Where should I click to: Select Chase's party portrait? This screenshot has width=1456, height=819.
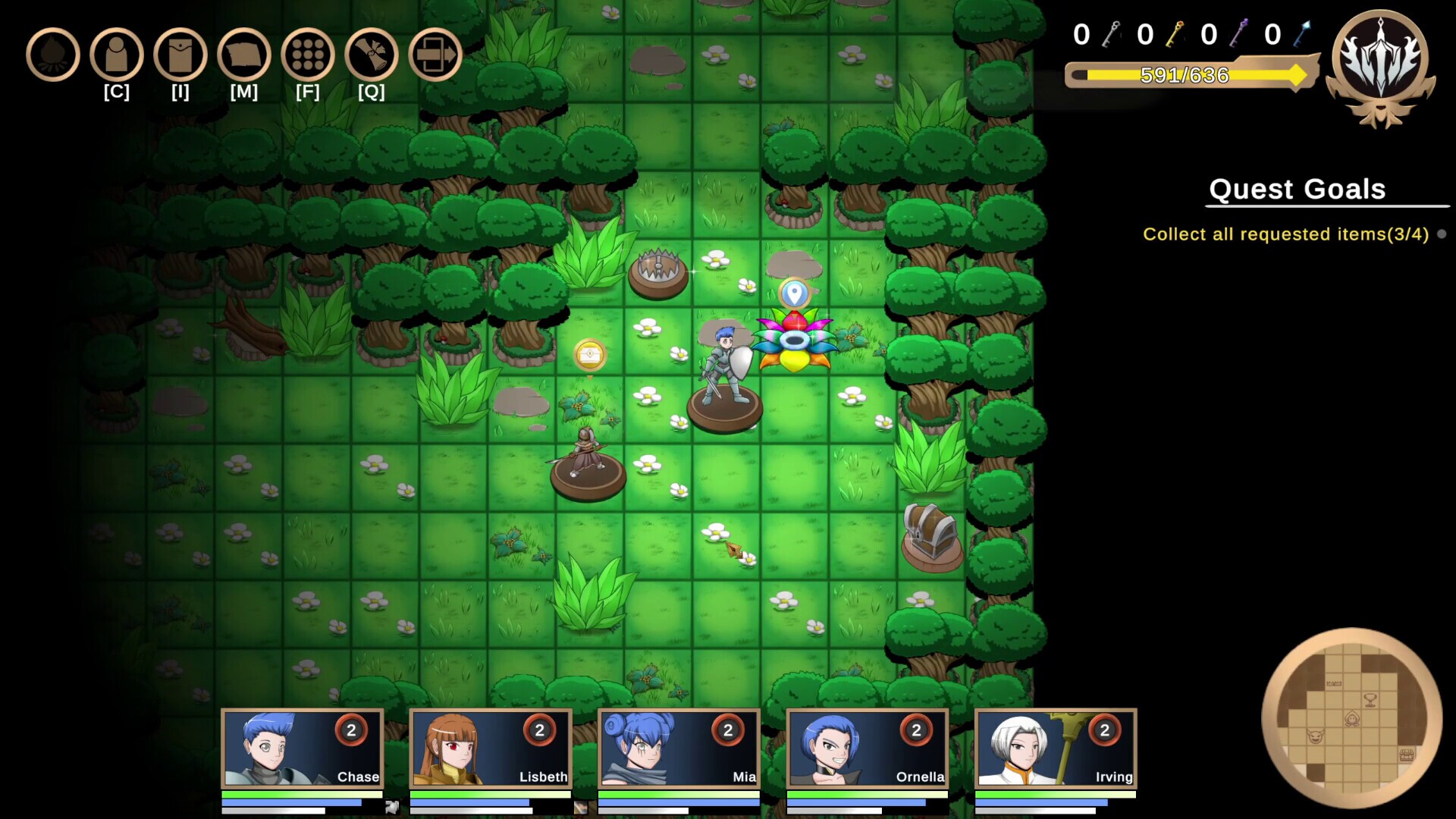point(301,749)
